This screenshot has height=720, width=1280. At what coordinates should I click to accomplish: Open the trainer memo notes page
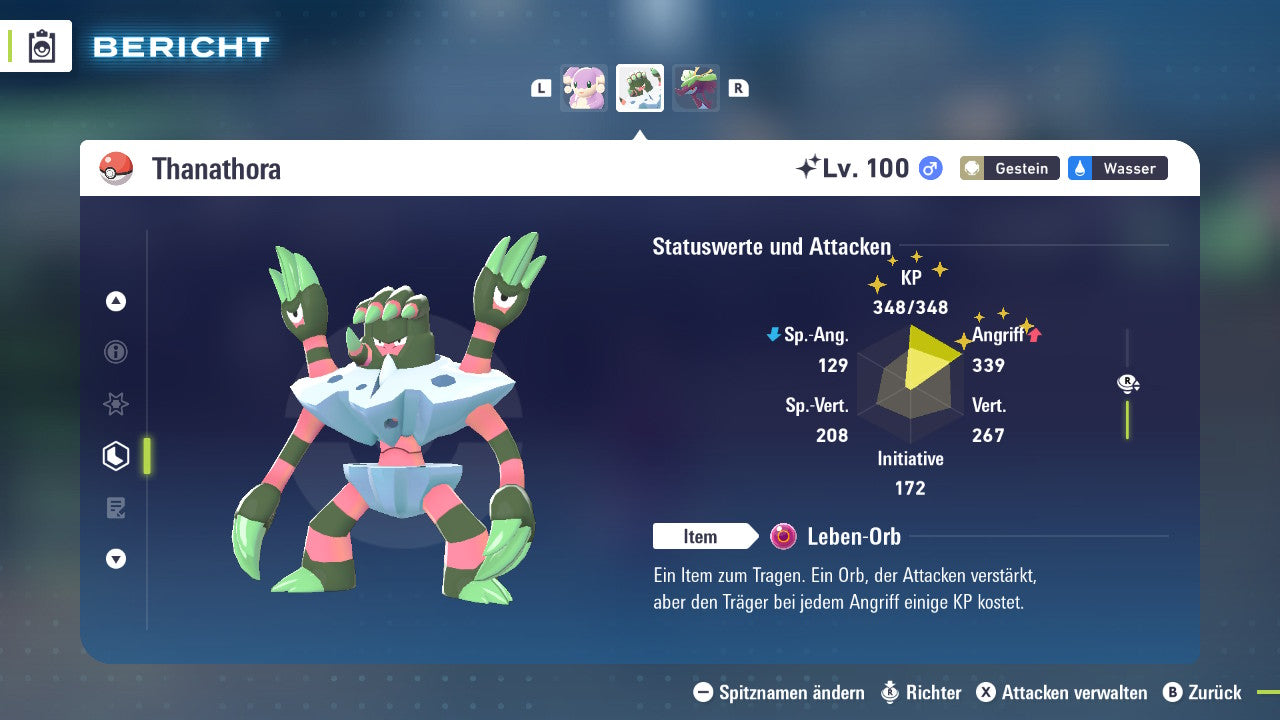click(116, 508)
